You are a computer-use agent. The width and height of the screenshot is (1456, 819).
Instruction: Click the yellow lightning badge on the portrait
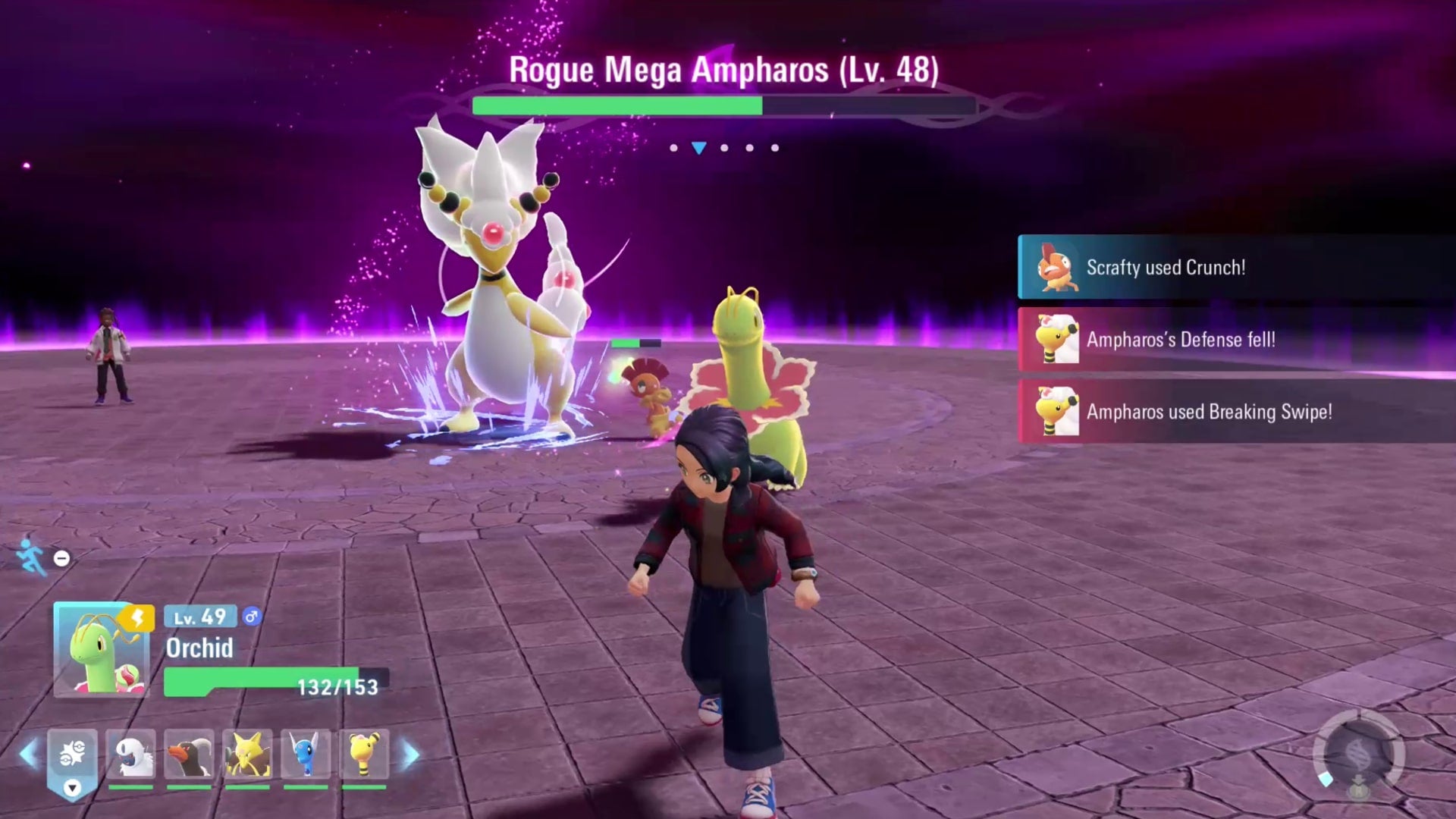pyautogui.click(x=136, y=618)
